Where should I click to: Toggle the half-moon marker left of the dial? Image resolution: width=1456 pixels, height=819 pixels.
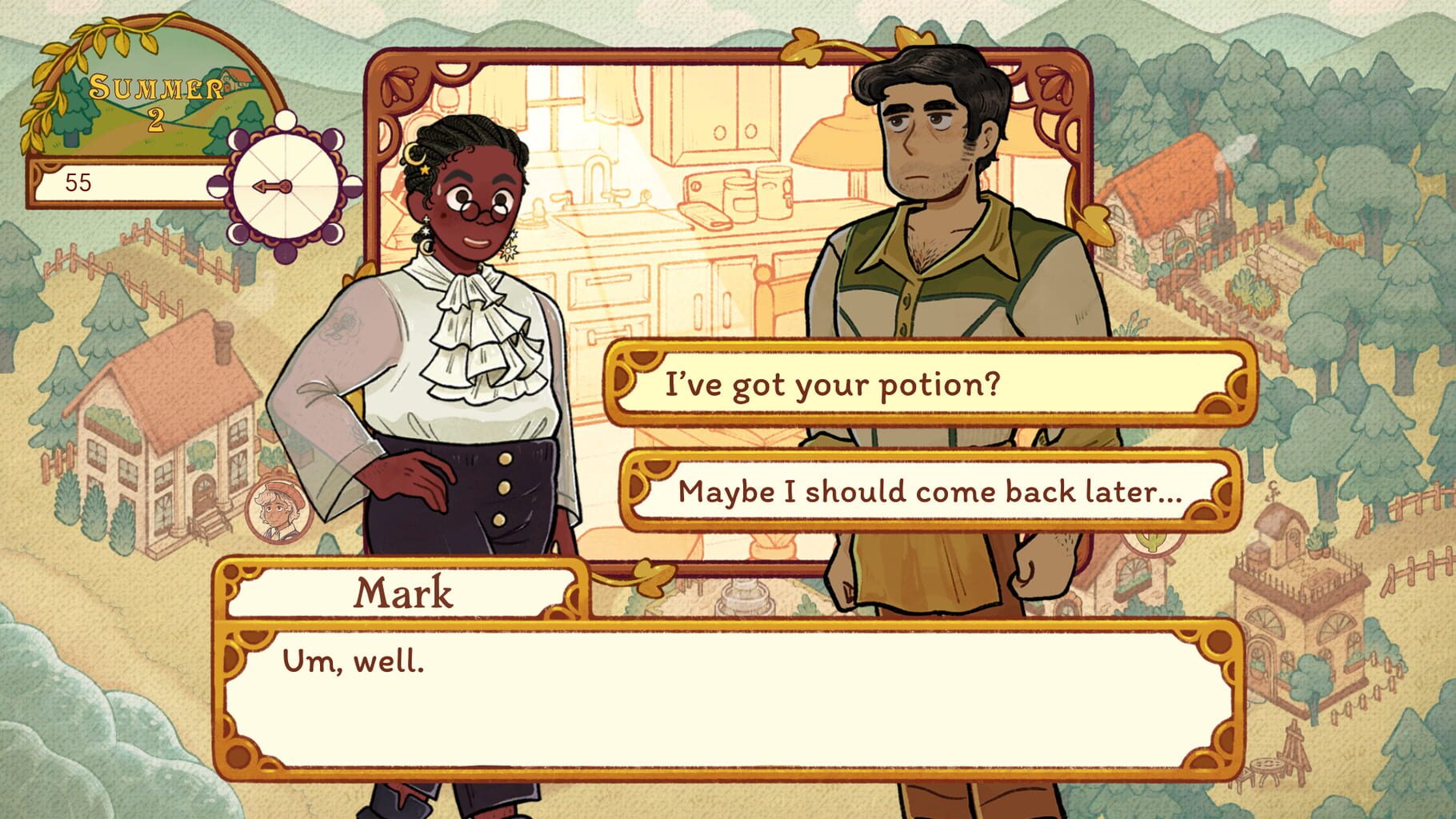point(218,186)
